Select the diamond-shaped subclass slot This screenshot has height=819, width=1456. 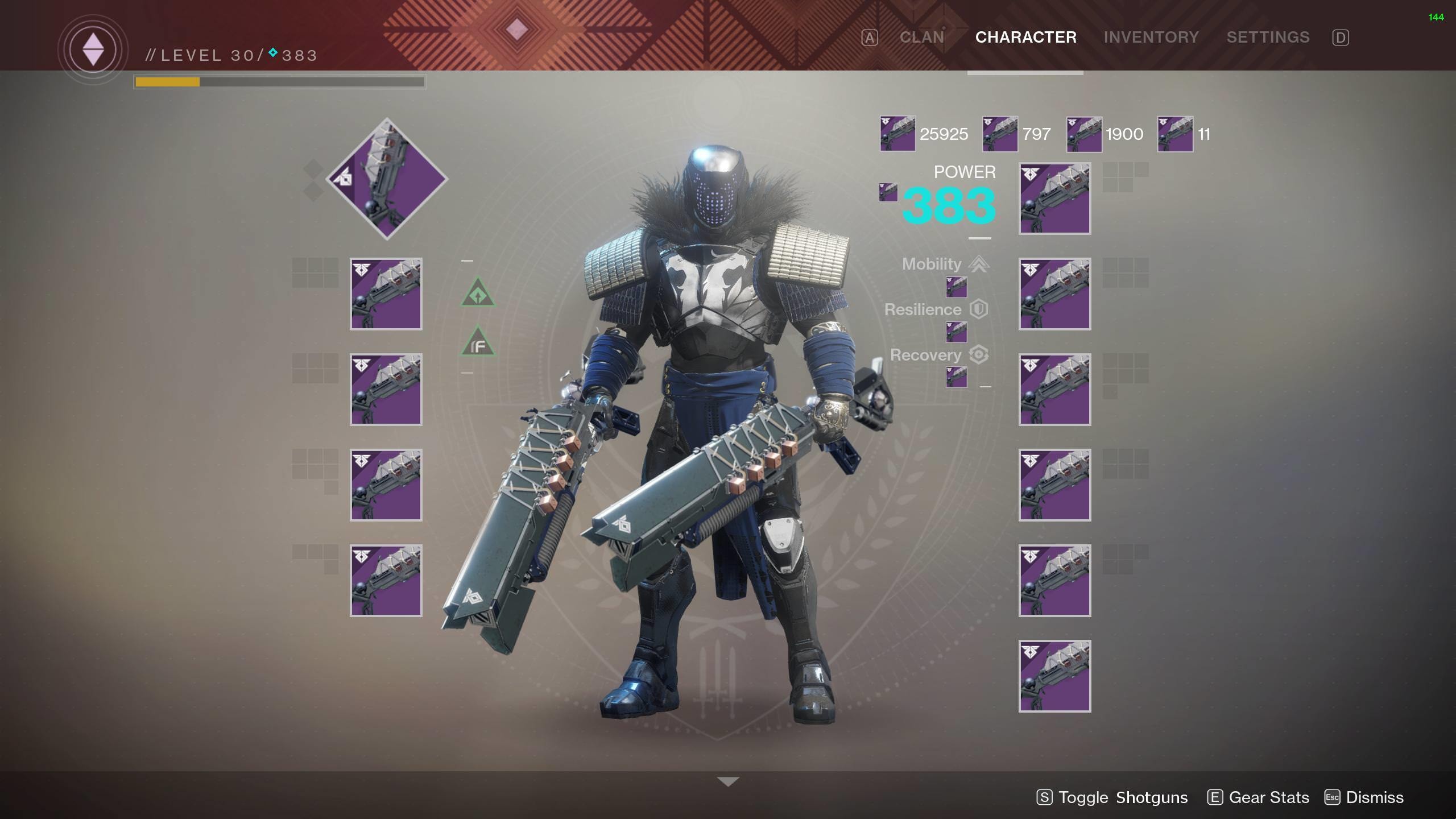387,179
